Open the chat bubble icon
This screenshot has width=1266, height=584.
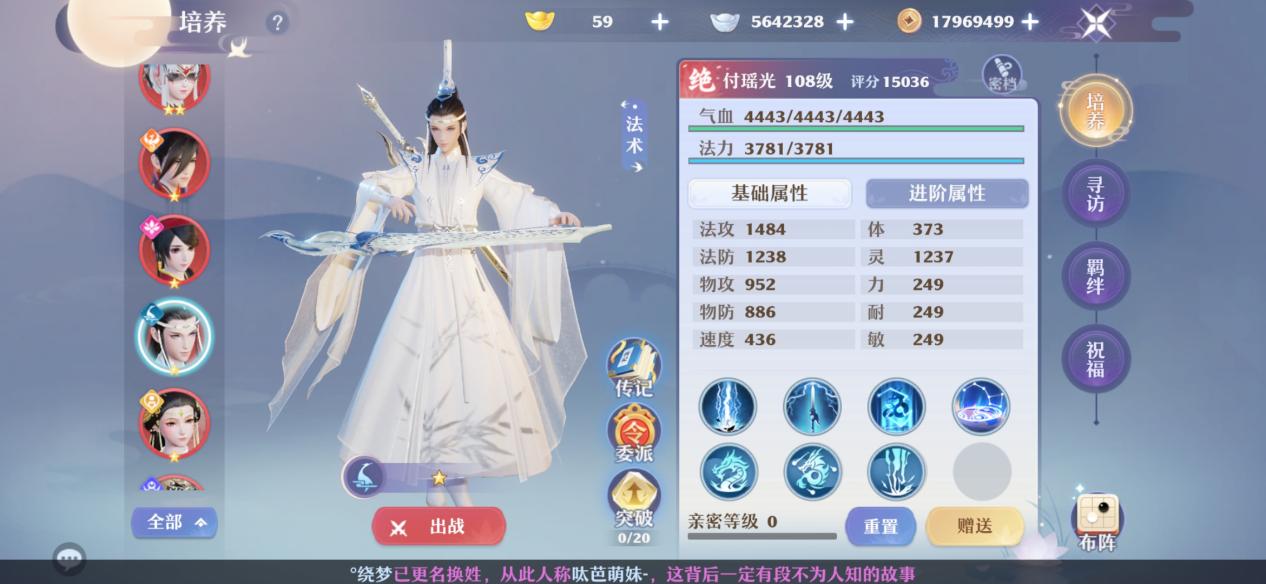coord(69,558)
